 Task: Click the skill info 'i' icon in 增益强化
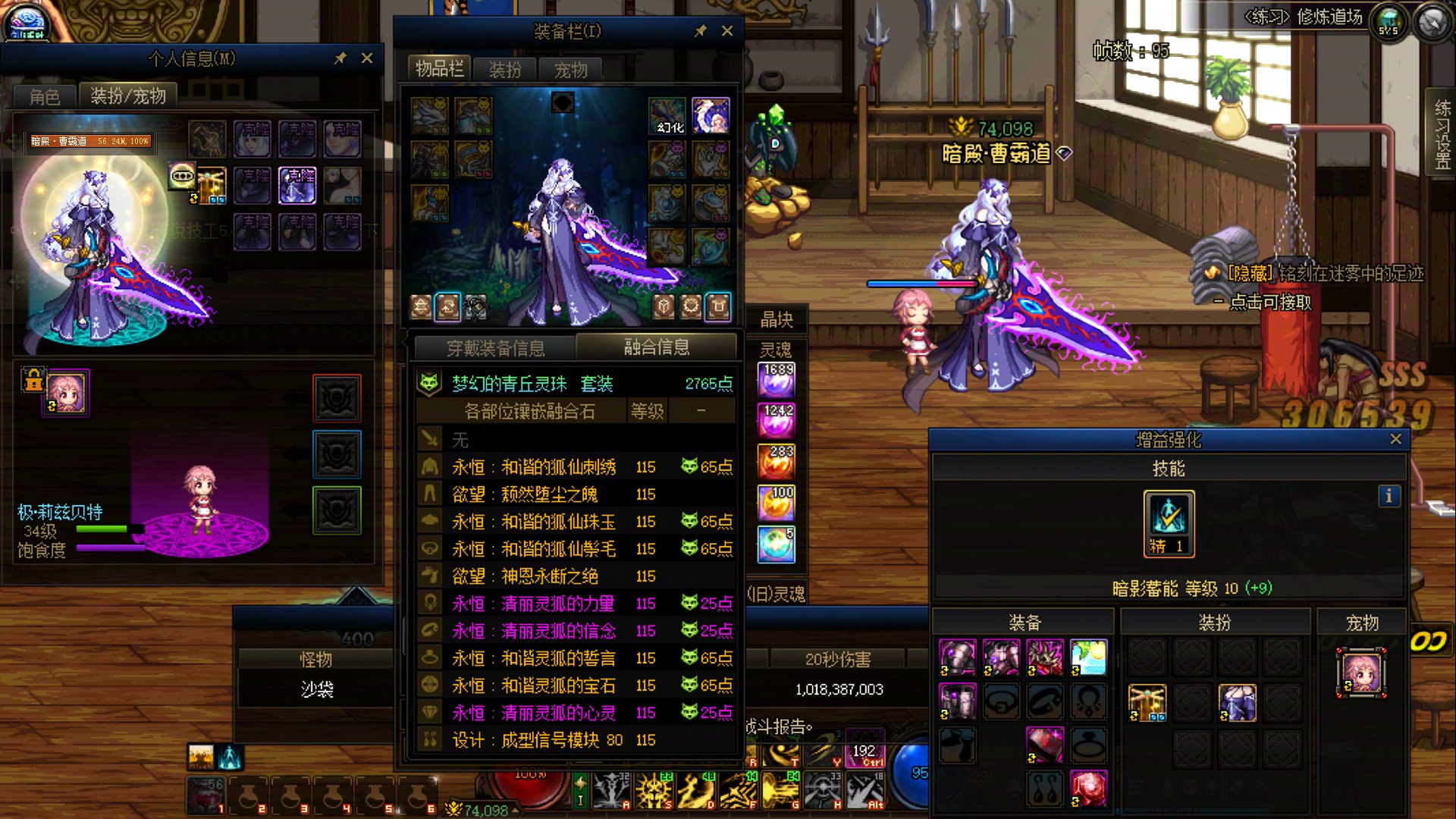click(x=1390, y=497)
